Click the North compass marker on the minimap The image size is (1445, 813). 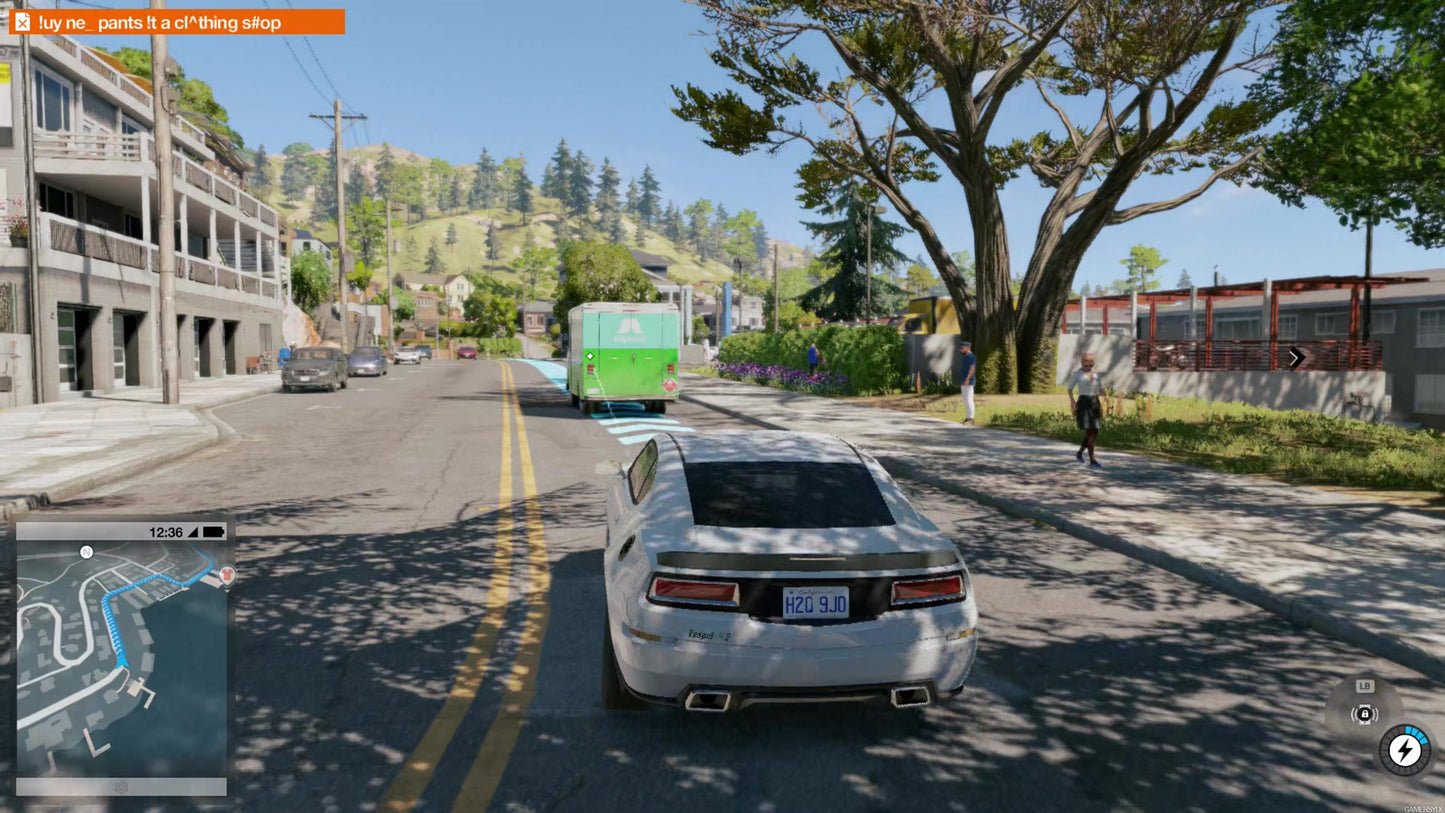pyautogui.click(x=86, y=552)
